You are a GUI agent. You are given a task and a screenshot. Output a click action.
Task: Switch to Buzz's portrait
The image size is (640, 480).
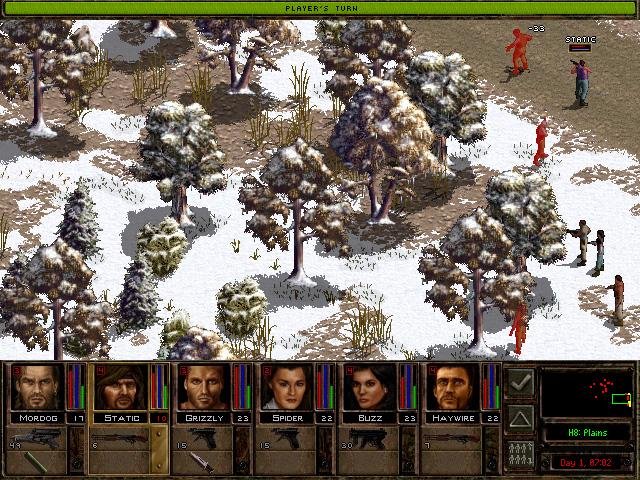370,387
